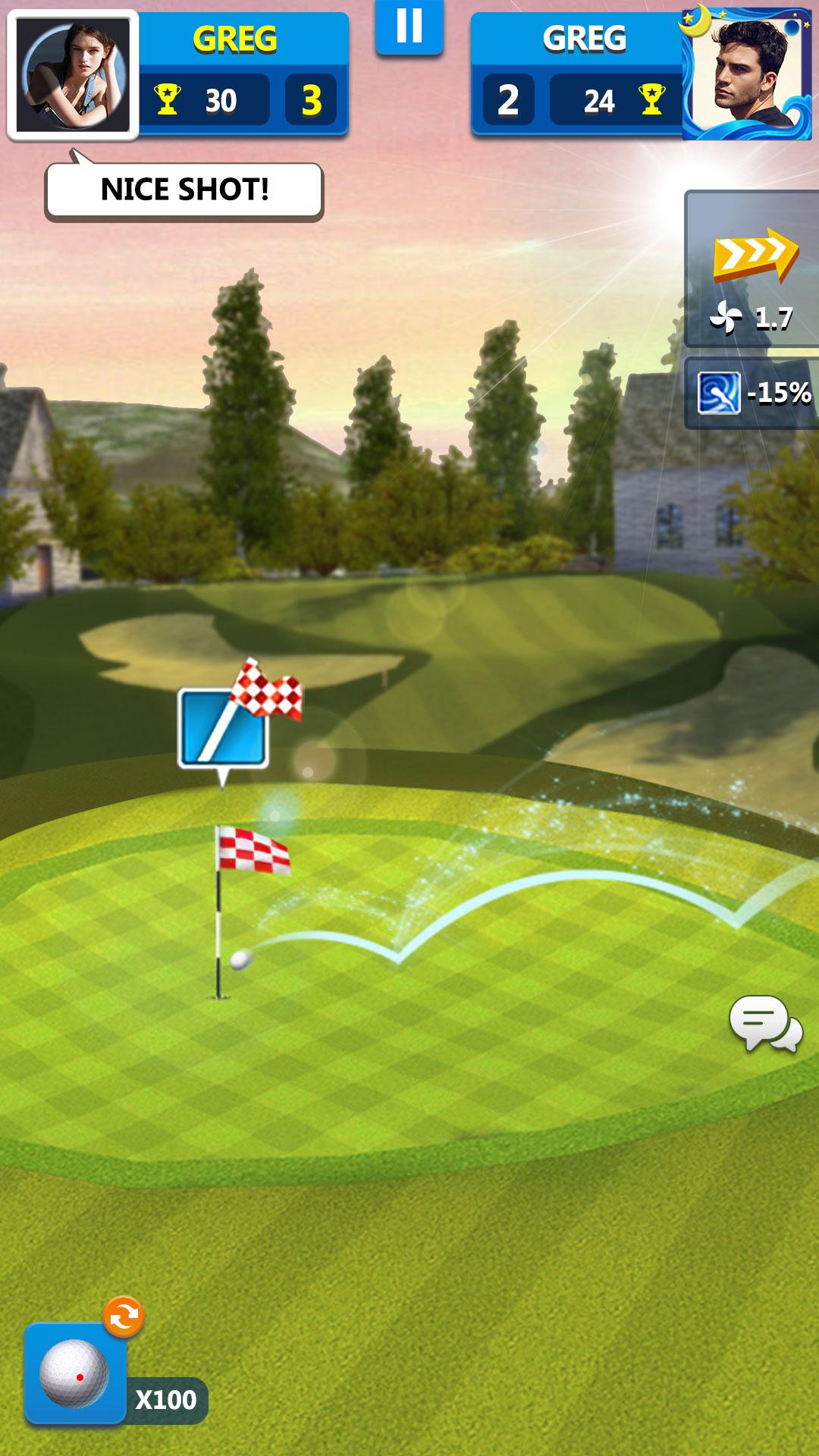Open left player Greg's avatar portrait
Screen dimensions: 819x1456
[74, 75]
